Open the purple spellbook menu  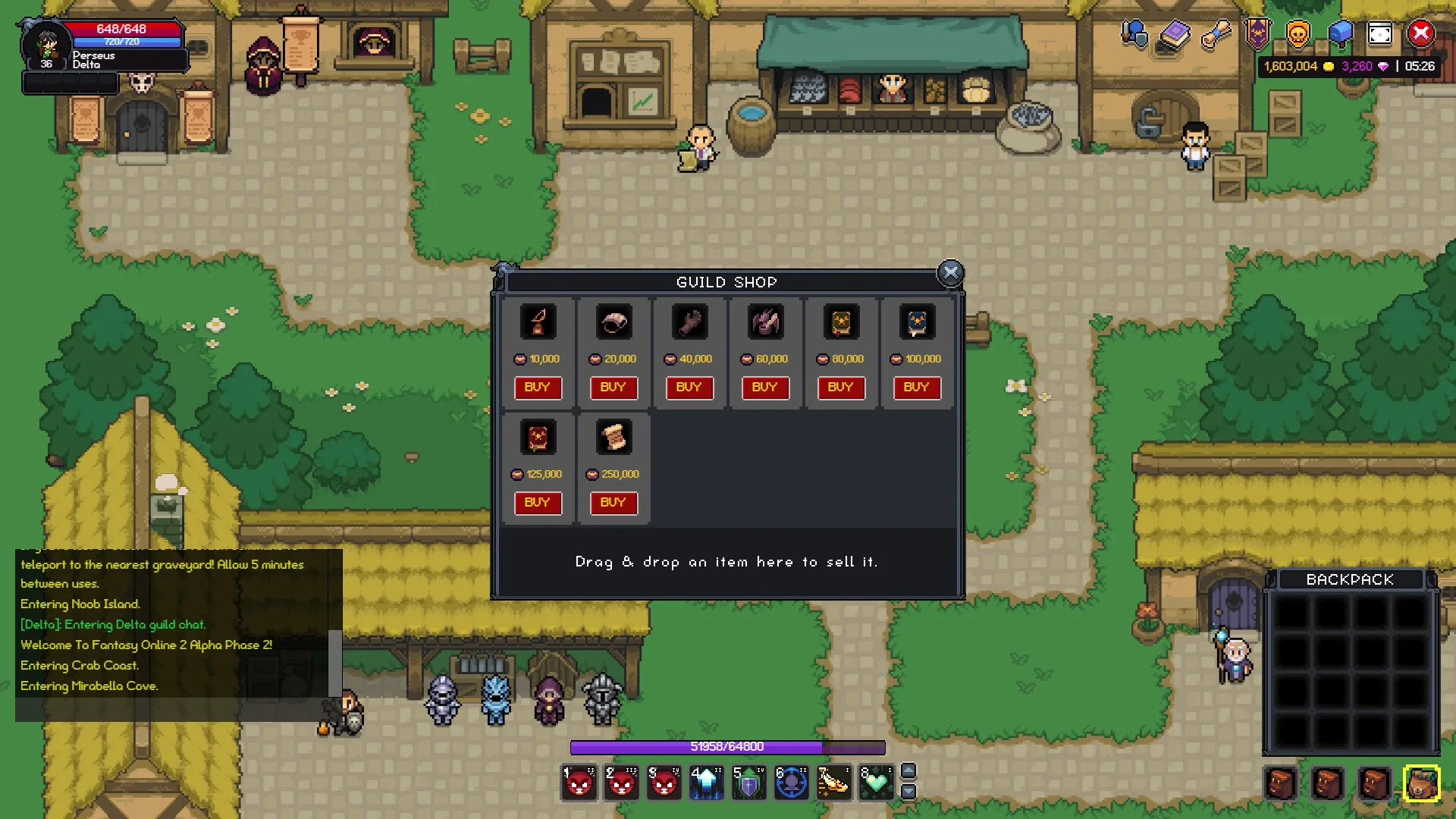pos(1175,34)
